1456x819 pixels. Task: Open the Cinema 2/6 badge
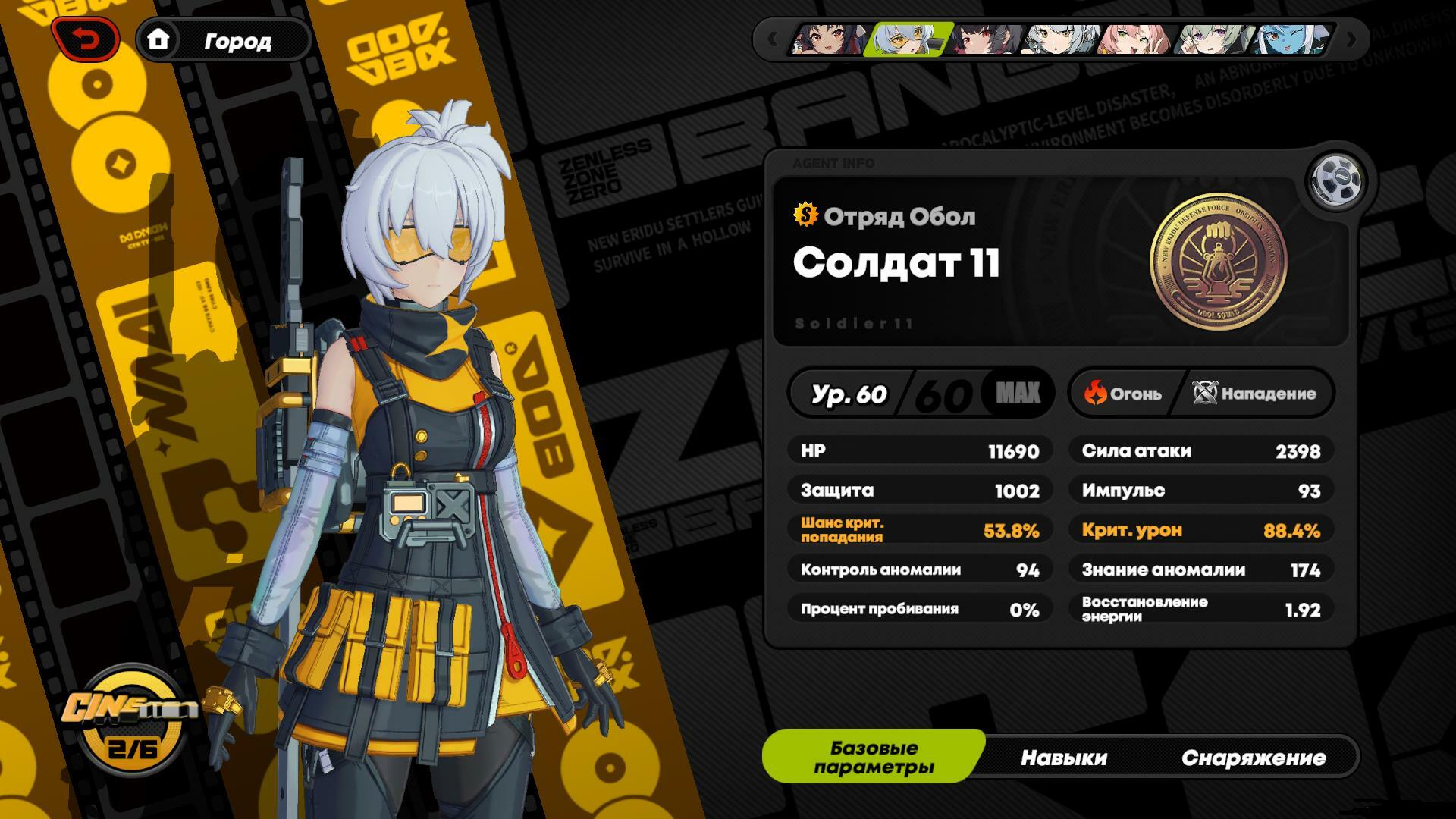coord(133,717)
